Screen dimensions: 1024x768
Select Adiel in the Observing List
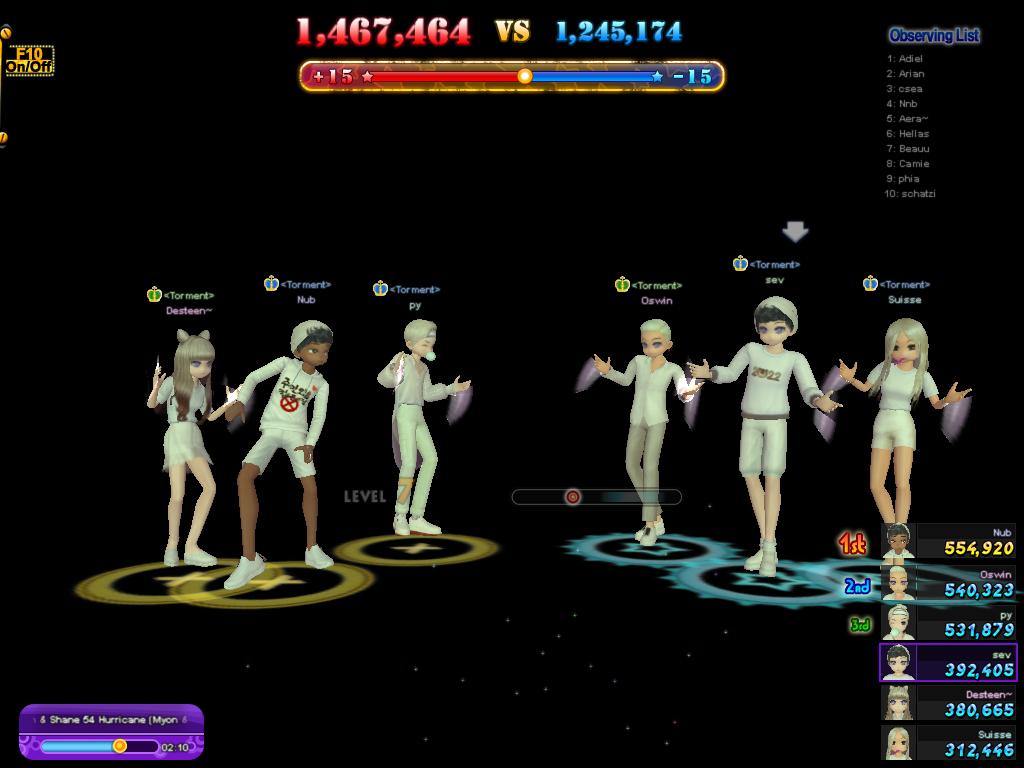tap(910, 59)
